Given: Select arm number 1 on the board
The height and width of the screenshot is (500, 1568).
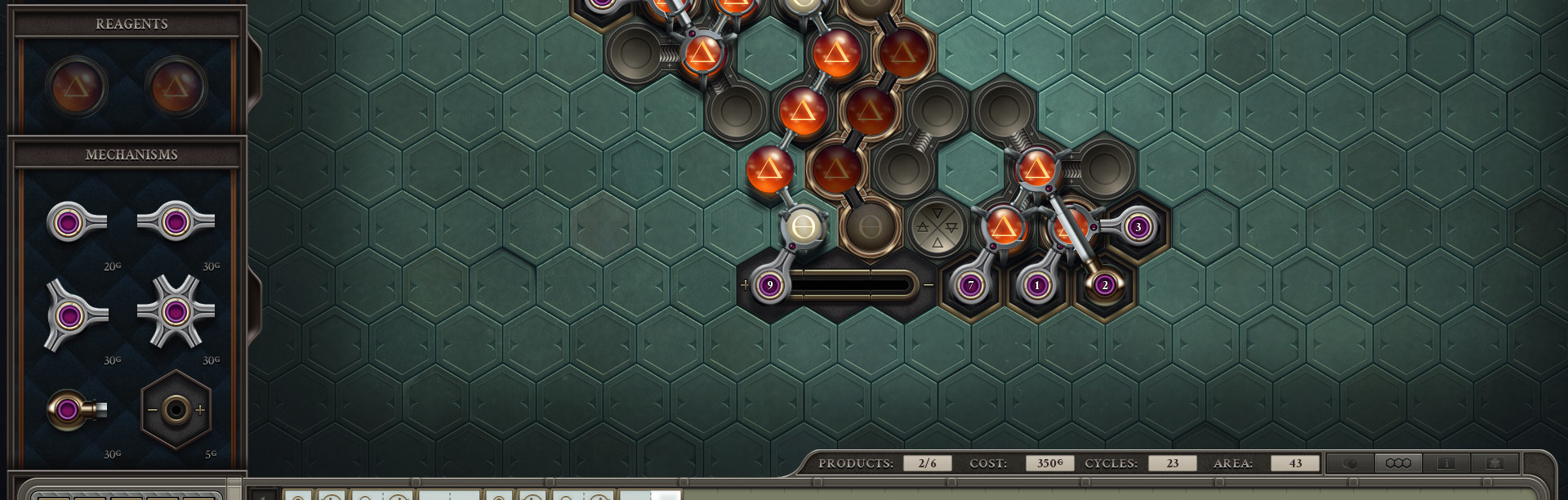Looking at the screenshot, I should pyautogui.click(x=1037, y=285).
